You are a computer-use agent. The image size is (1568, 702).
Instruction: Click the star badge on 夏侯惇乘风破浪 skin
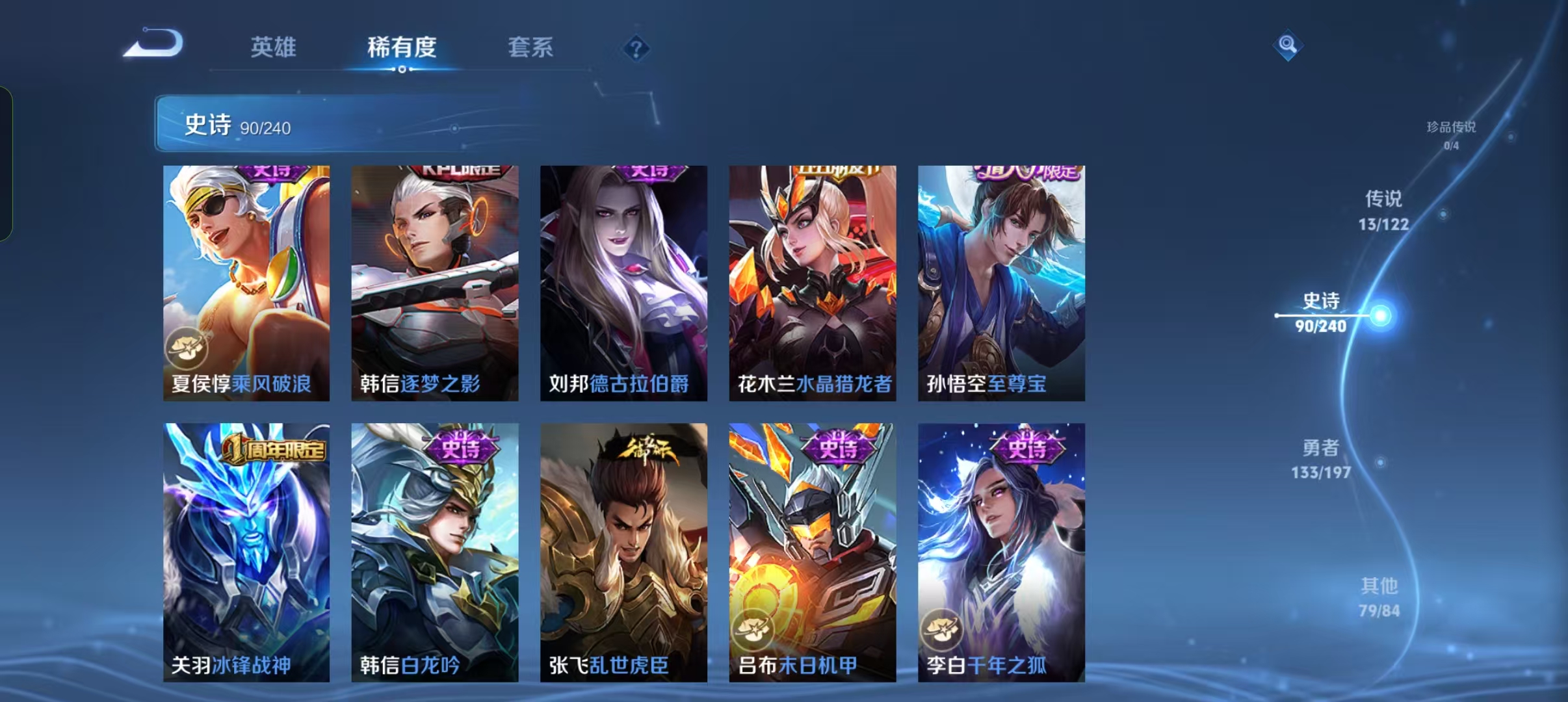pyautogui.click(x=187, y=348)
